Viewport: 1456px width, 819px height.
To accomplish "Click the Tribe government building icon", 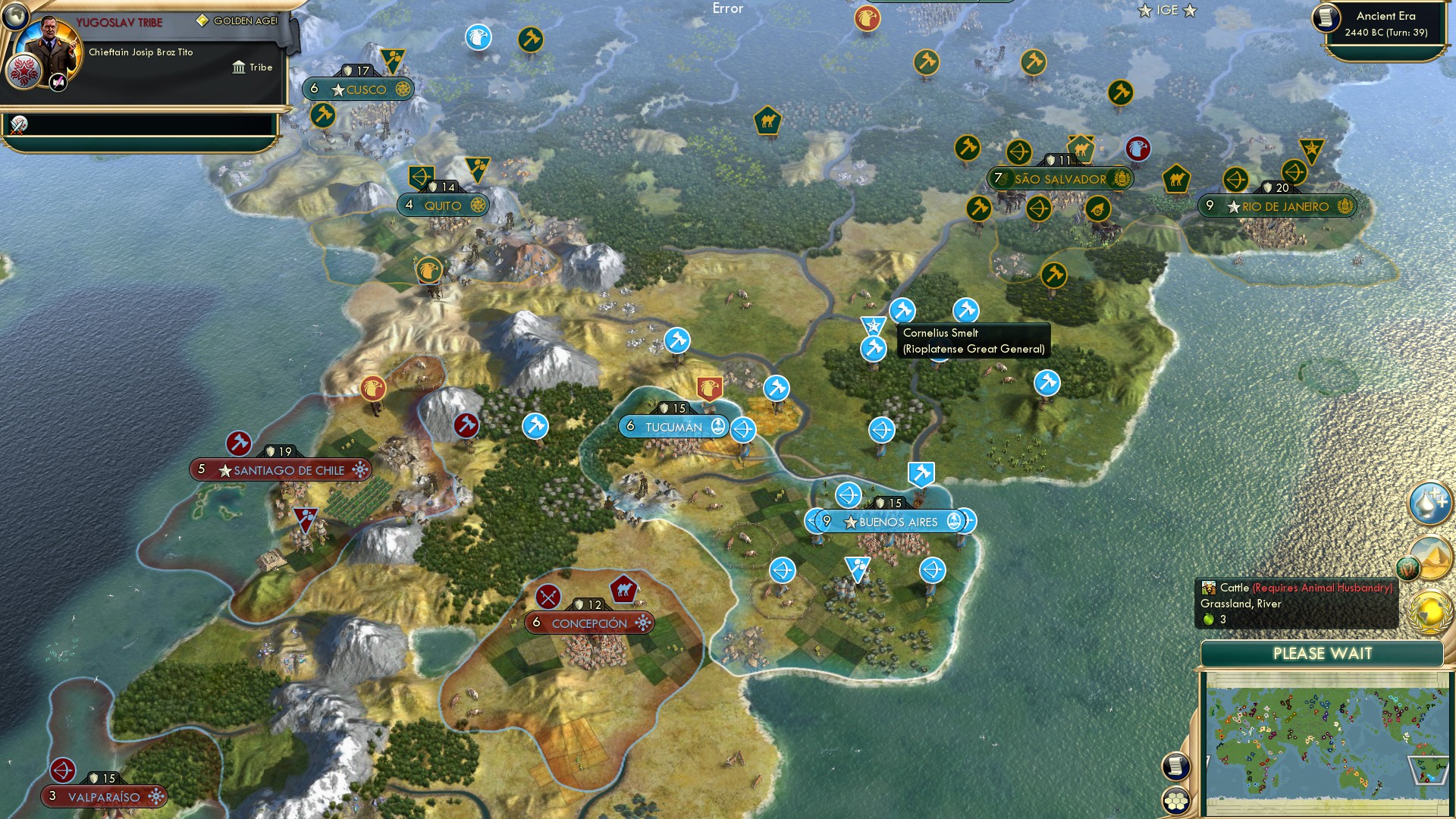I will [237, 67].
